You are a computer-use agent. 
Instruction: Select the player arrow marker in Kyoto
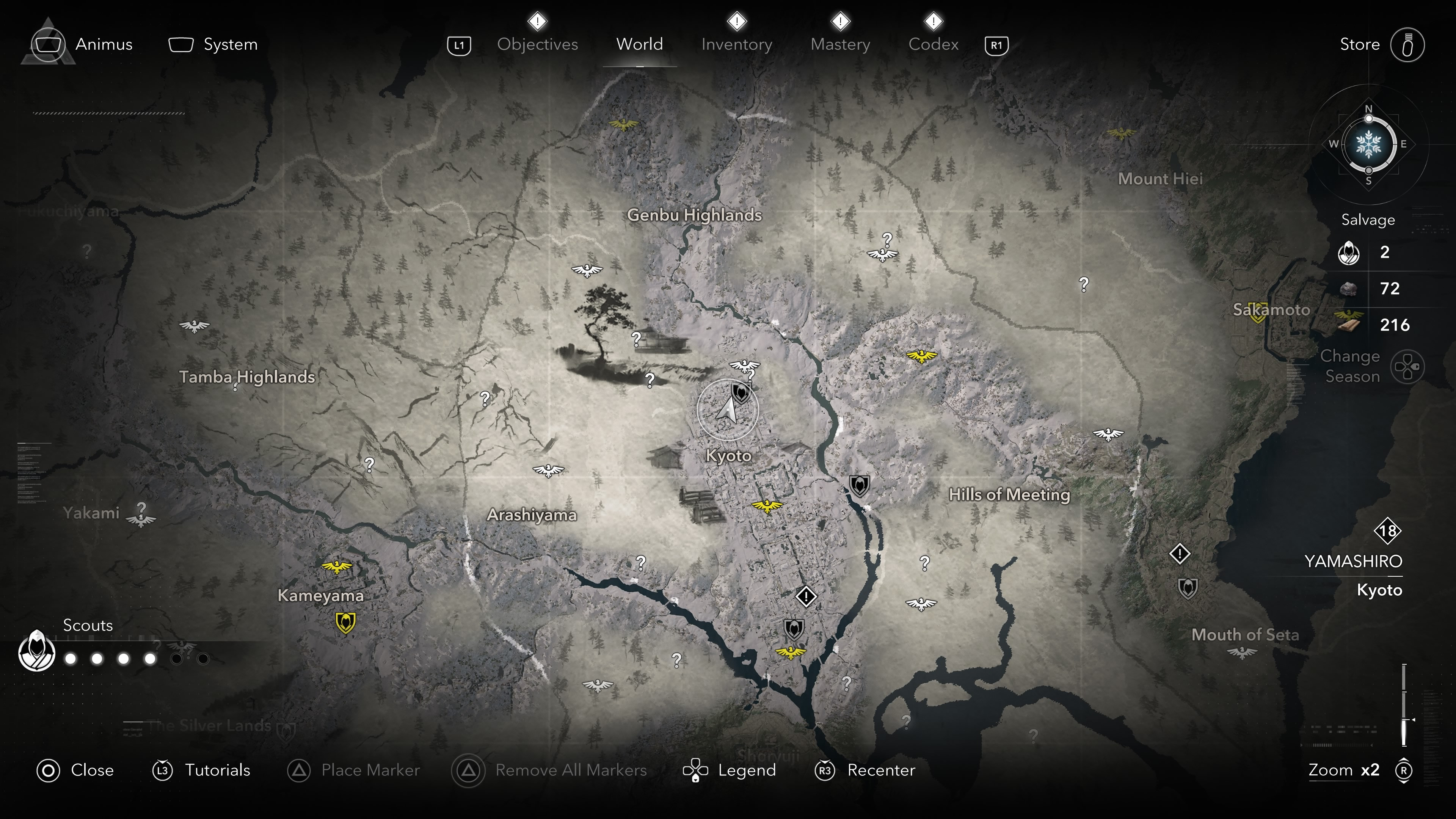point(728,410)
